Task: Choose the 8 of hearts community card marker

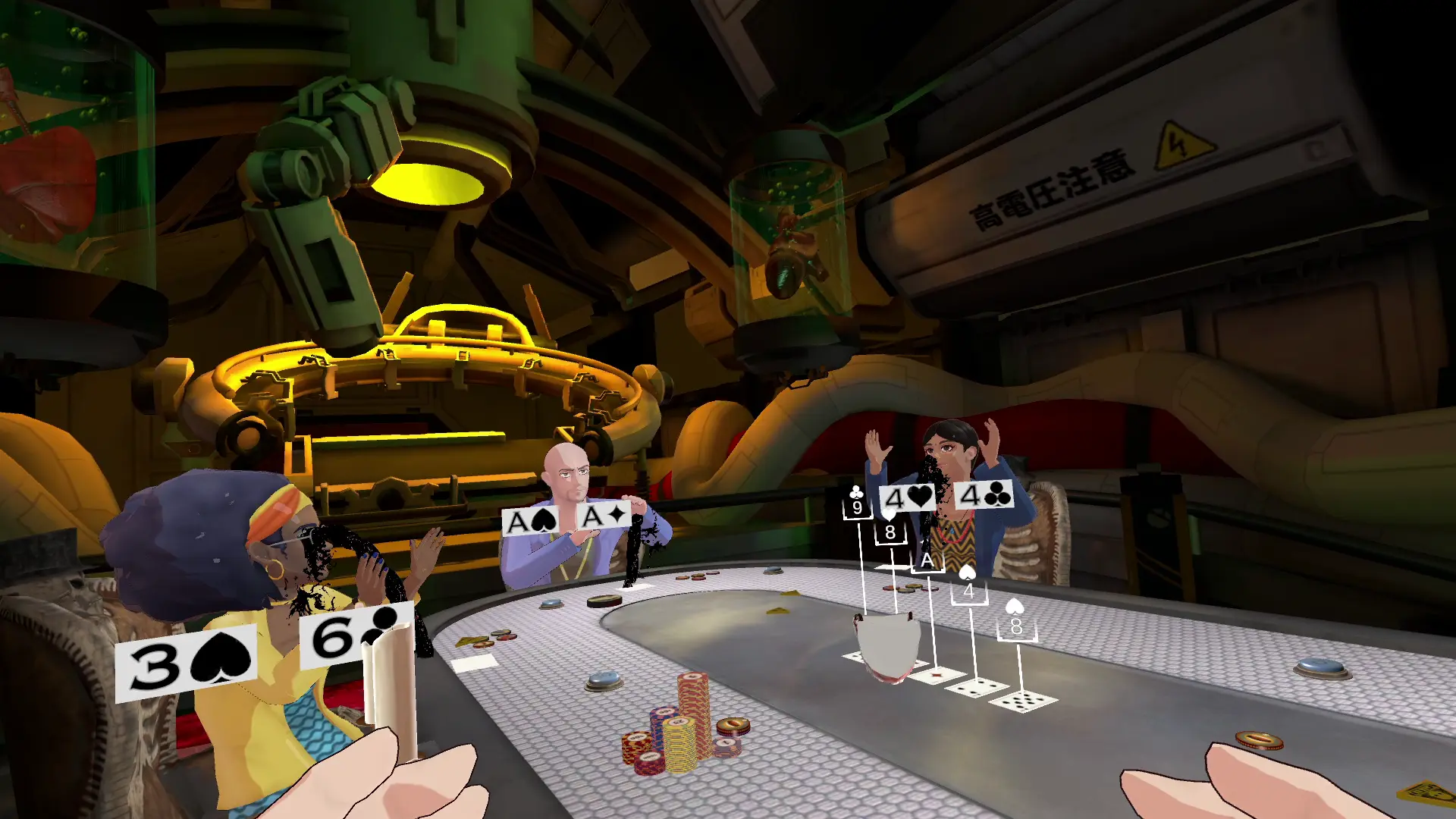Action: (890, 527)
